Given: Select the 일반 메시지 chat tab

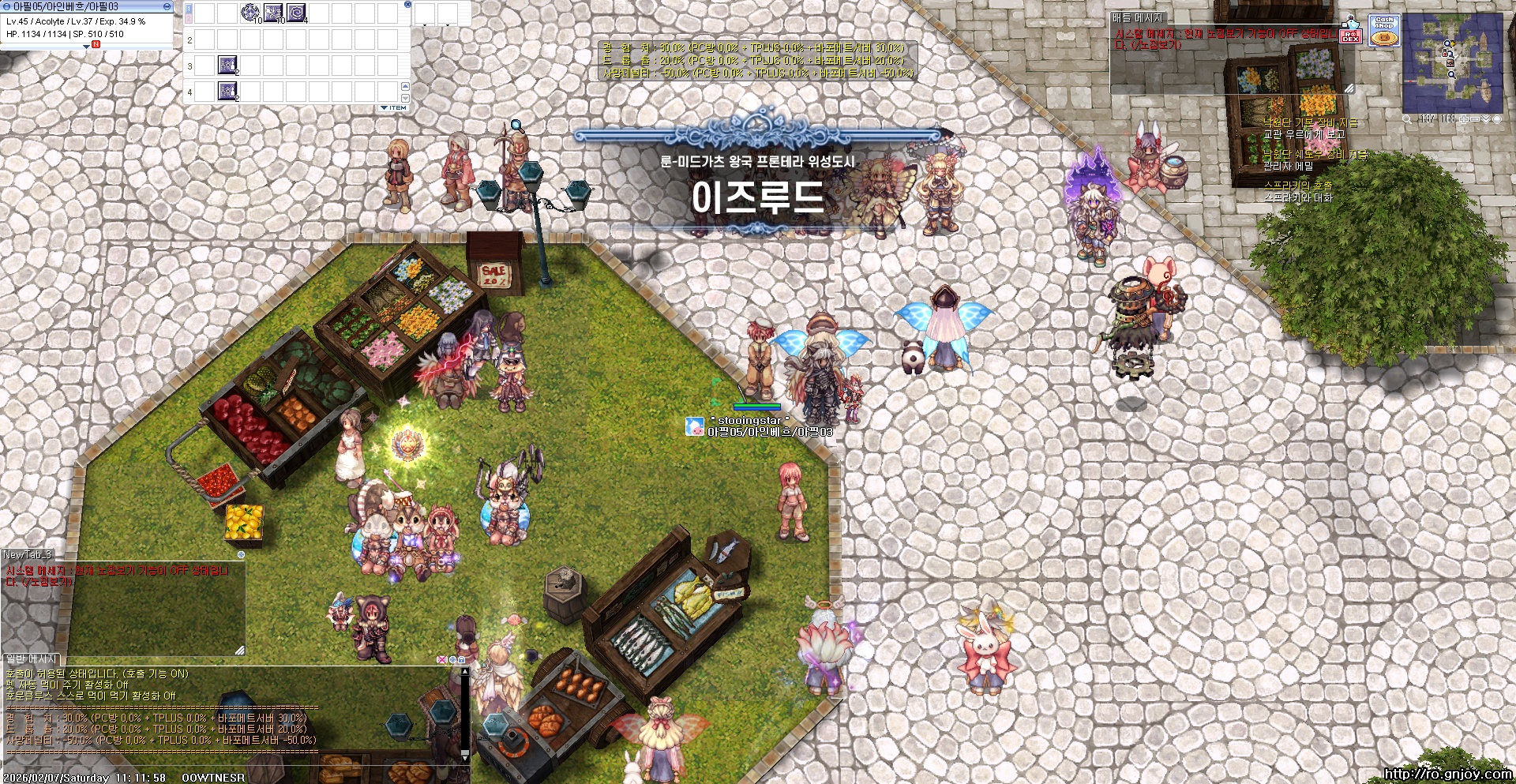Looking at the screenshot, I should pyautogui.click(x=31, y=659).
